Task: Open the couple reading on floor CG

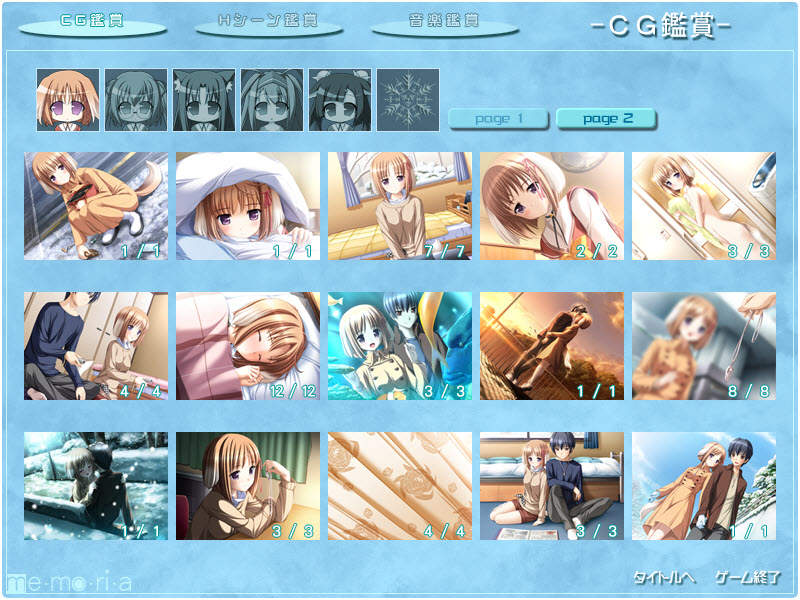Action: pos(552,486)
